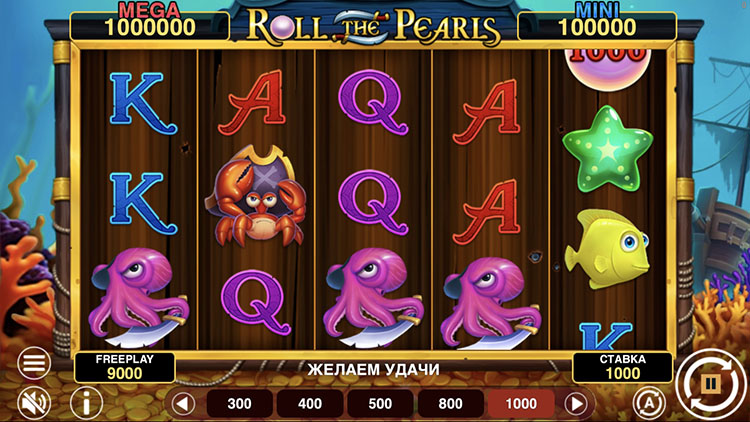
Task: Toggle the muted sound speaker icon
Action: (33, 403)
